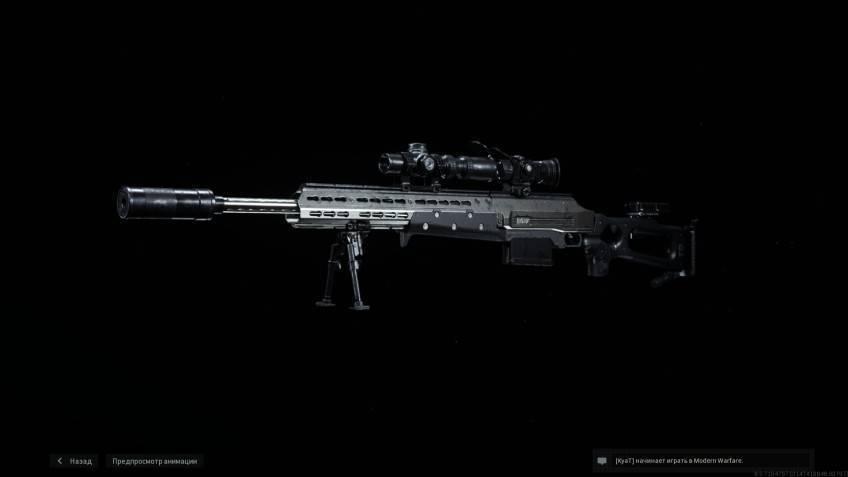Open the friend activity notification about Modern Warfare
The width and height of the screenshot is (848, 477).
(702, 460)
